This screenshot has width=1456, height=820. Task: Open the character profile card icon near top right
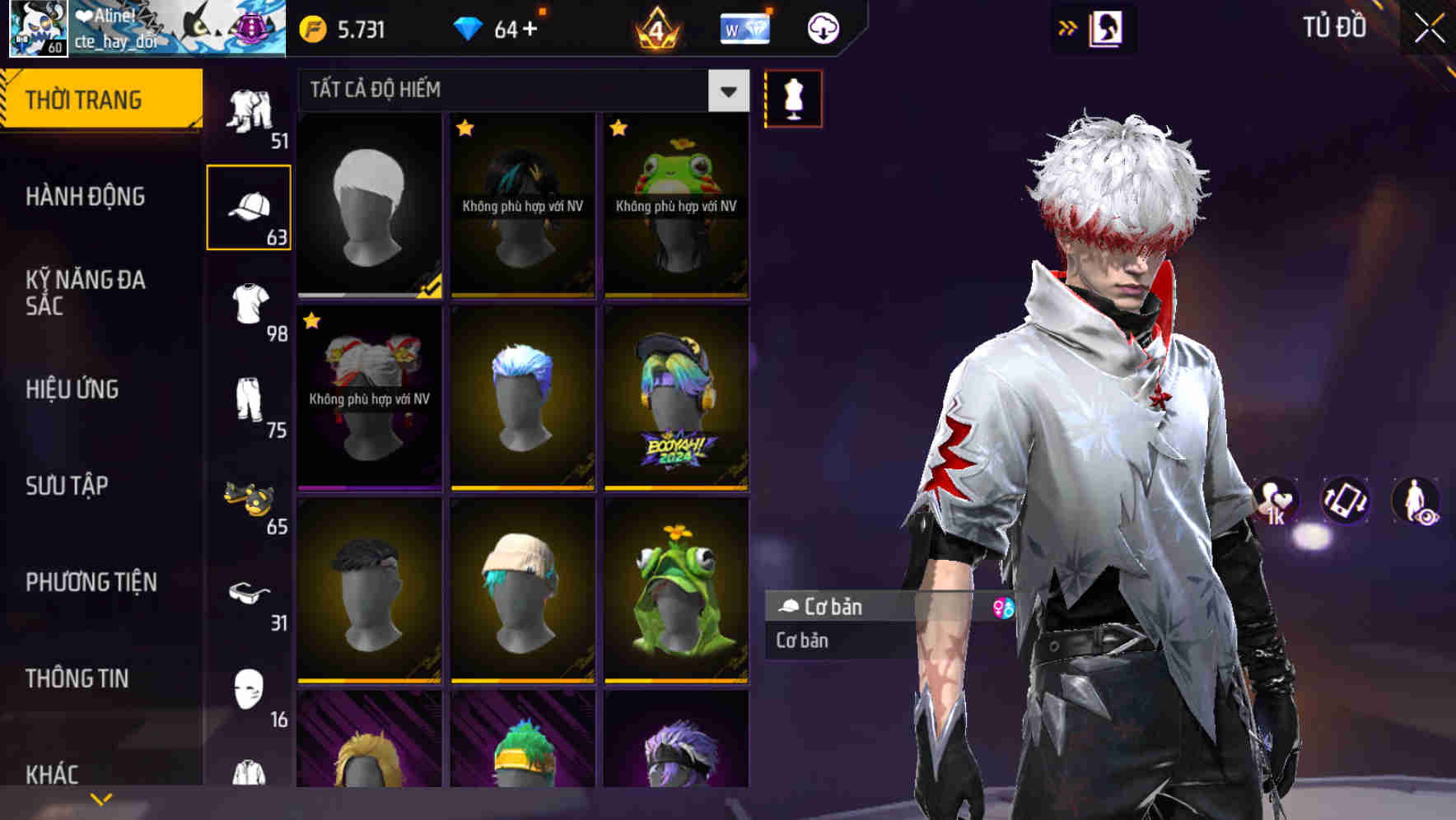coord(1105,27)
